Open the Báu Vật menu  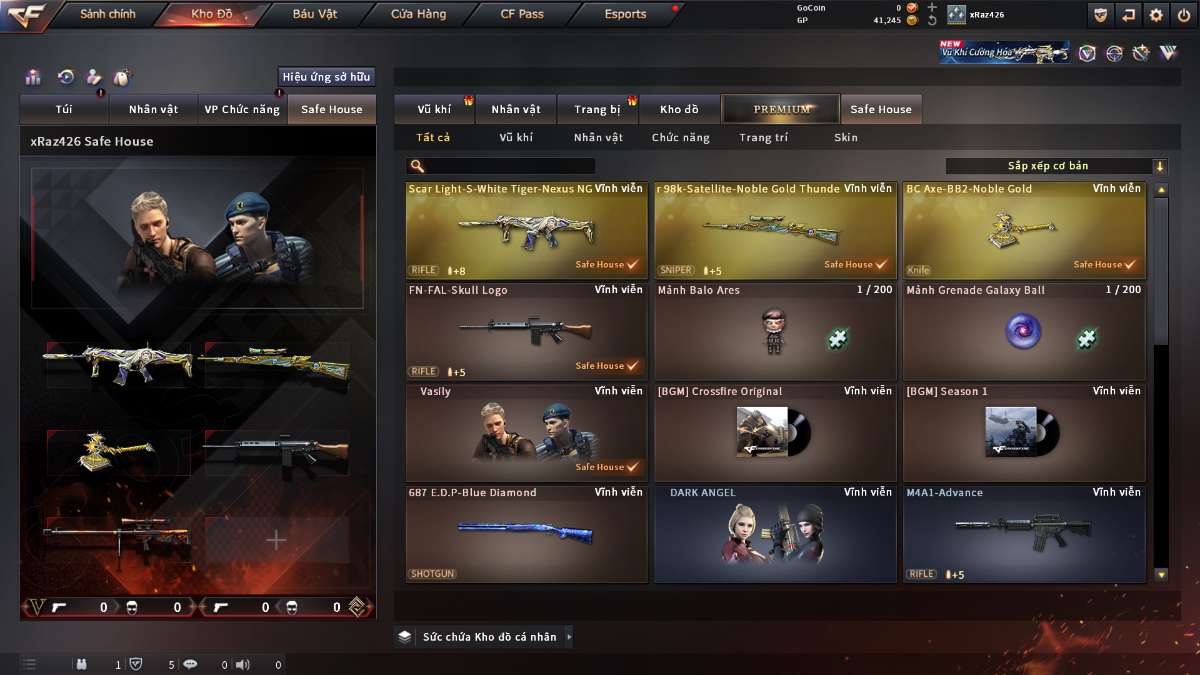point(314,15)
